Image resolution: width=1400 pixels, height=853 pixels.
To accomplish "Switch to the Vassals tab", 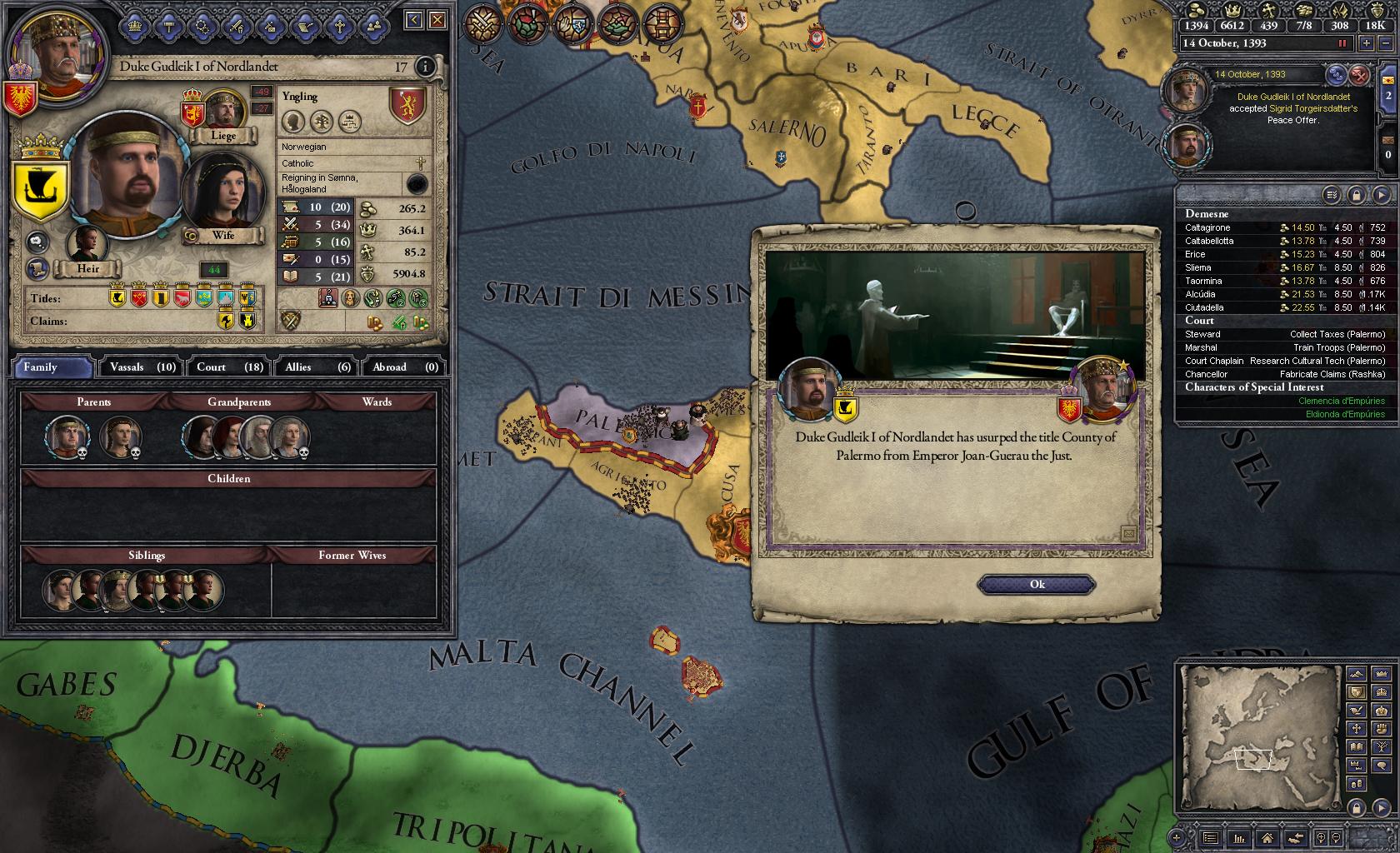I will [142, 367].
